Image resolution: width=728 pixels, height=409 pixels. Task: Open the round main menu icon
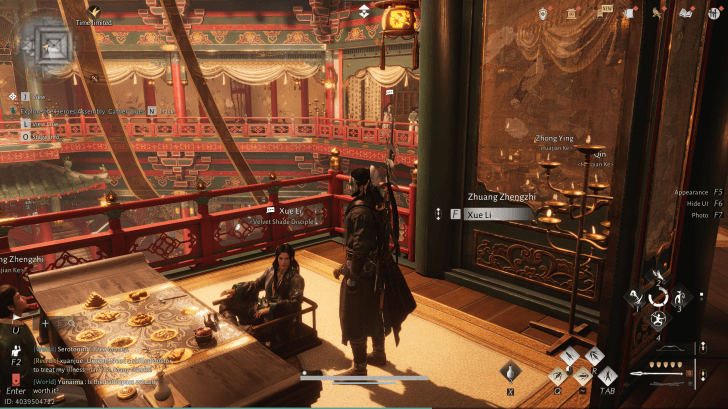[x=713, y=13]
